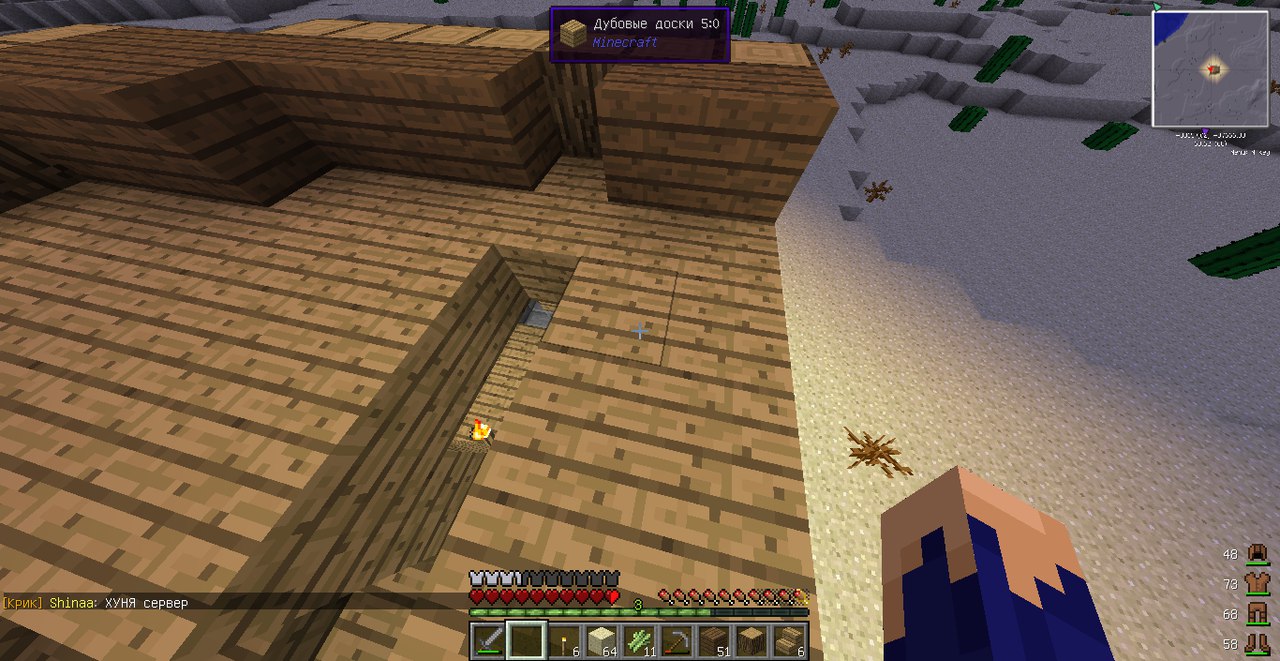Click the minimap in the corner
This screenshot has height=661, width=1280.
click(1210, 68)
